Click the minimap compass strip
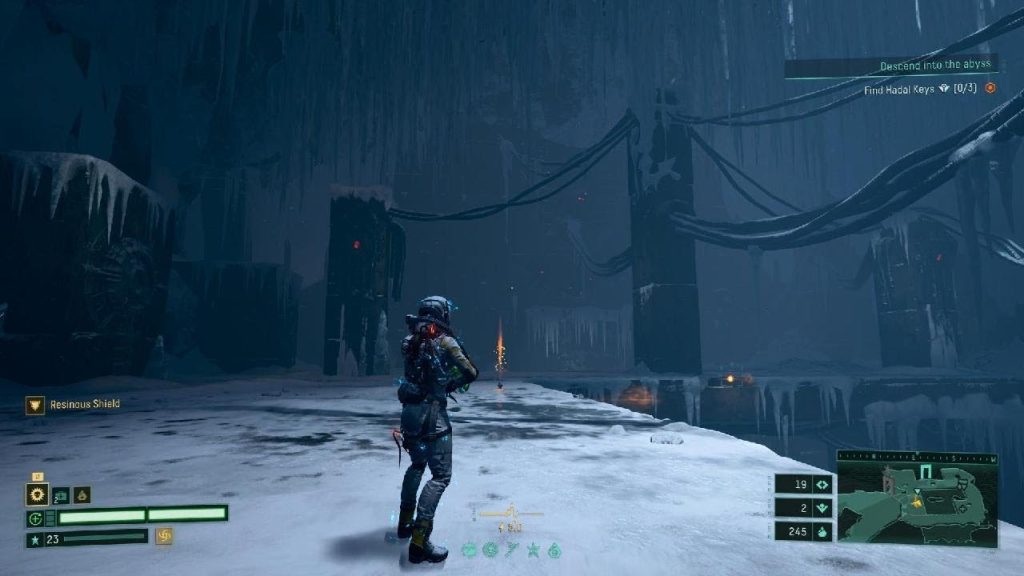 (917, 456)
